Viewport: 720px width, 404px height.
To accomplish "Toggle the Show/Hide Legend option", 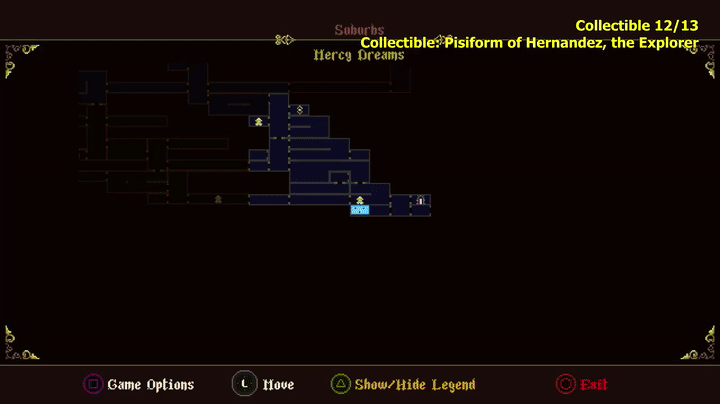I will pos(403,384).
